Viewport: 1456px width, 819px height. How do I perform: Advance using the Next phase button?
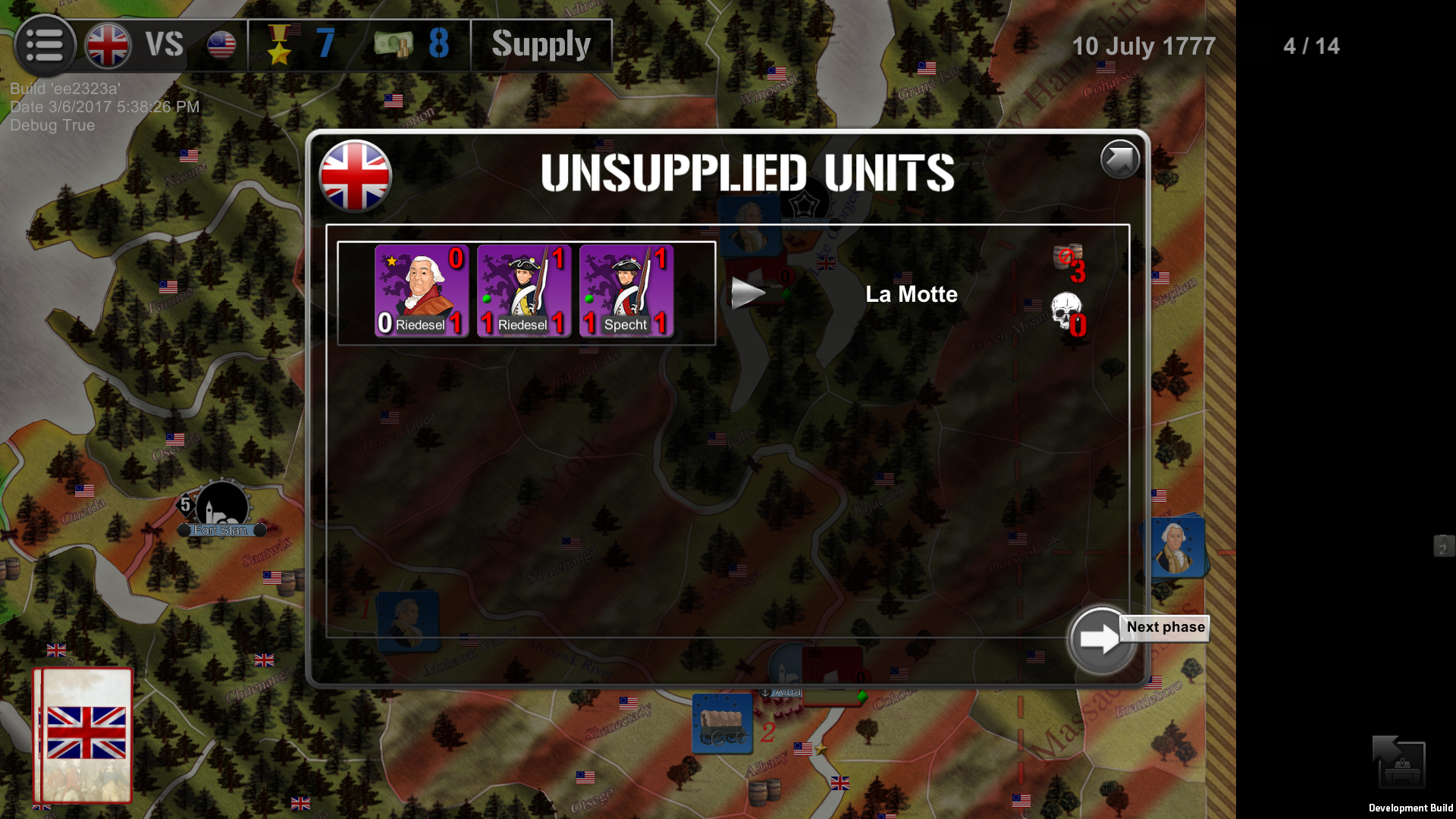tap(1100, 639)
